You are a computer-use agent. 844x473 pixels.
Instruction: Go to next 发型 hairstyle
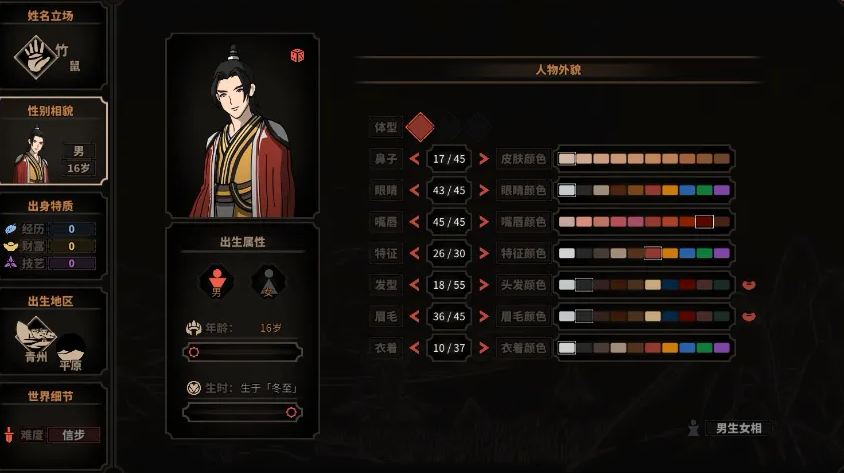(x=484, y=285)
